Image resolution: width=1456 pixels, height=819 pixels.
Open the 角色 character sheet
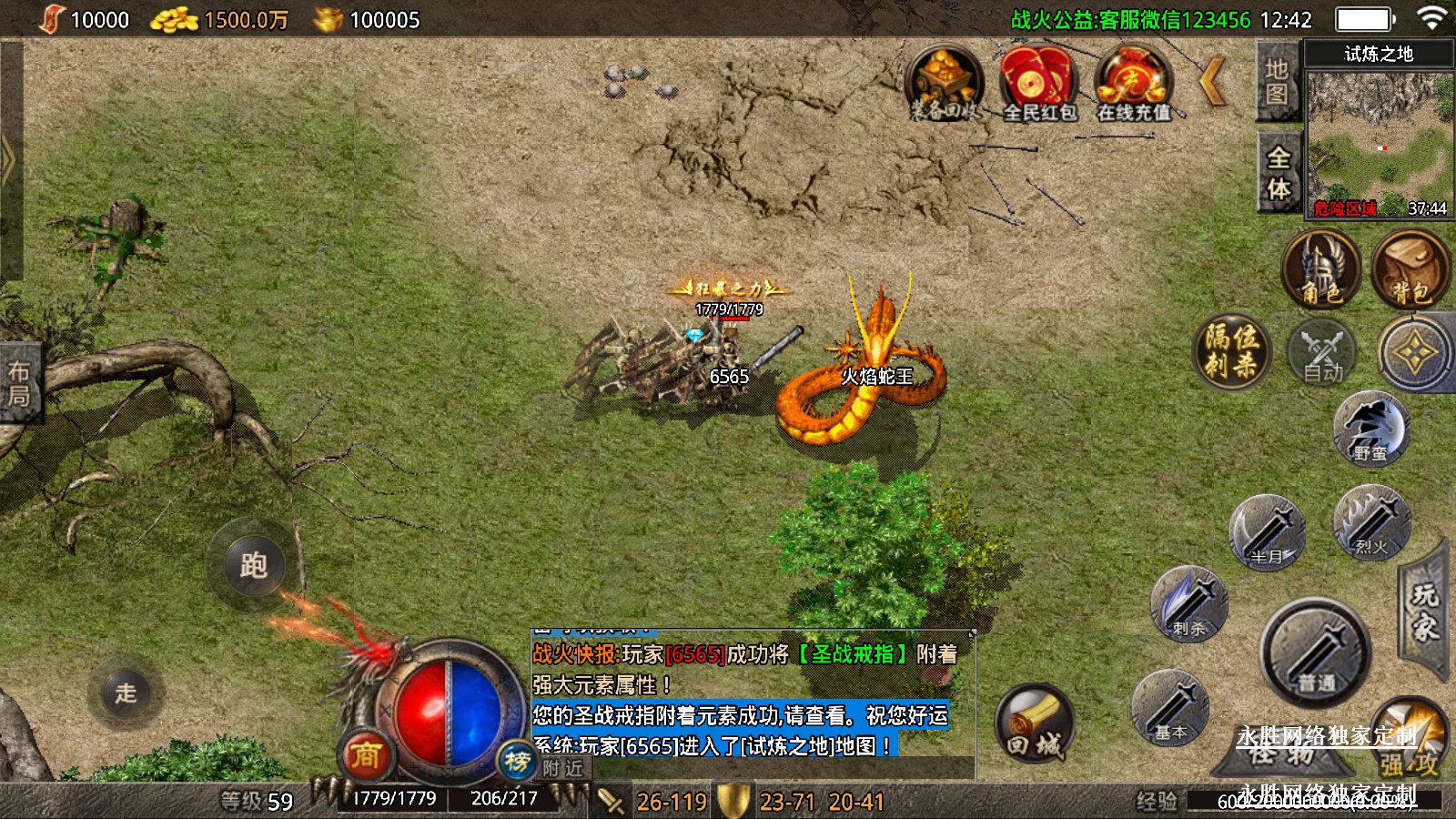1320,268
